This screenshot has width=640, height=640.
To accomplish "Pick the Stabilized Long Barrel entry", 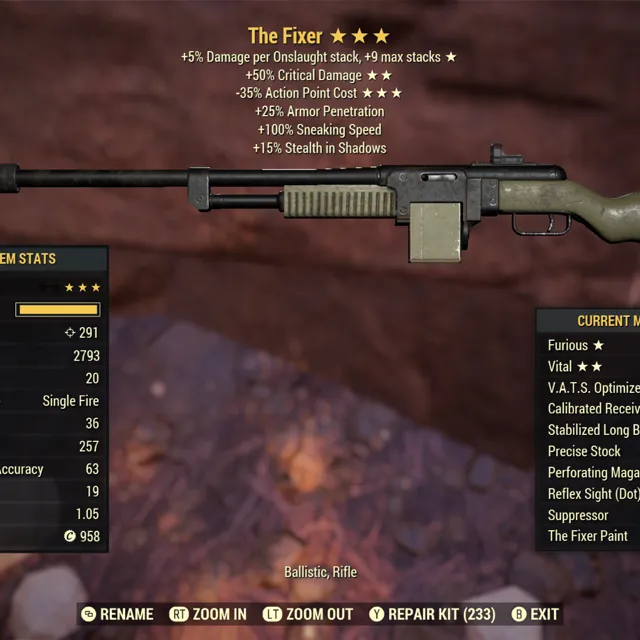I will pyautogui.click(x=593, y=430).
